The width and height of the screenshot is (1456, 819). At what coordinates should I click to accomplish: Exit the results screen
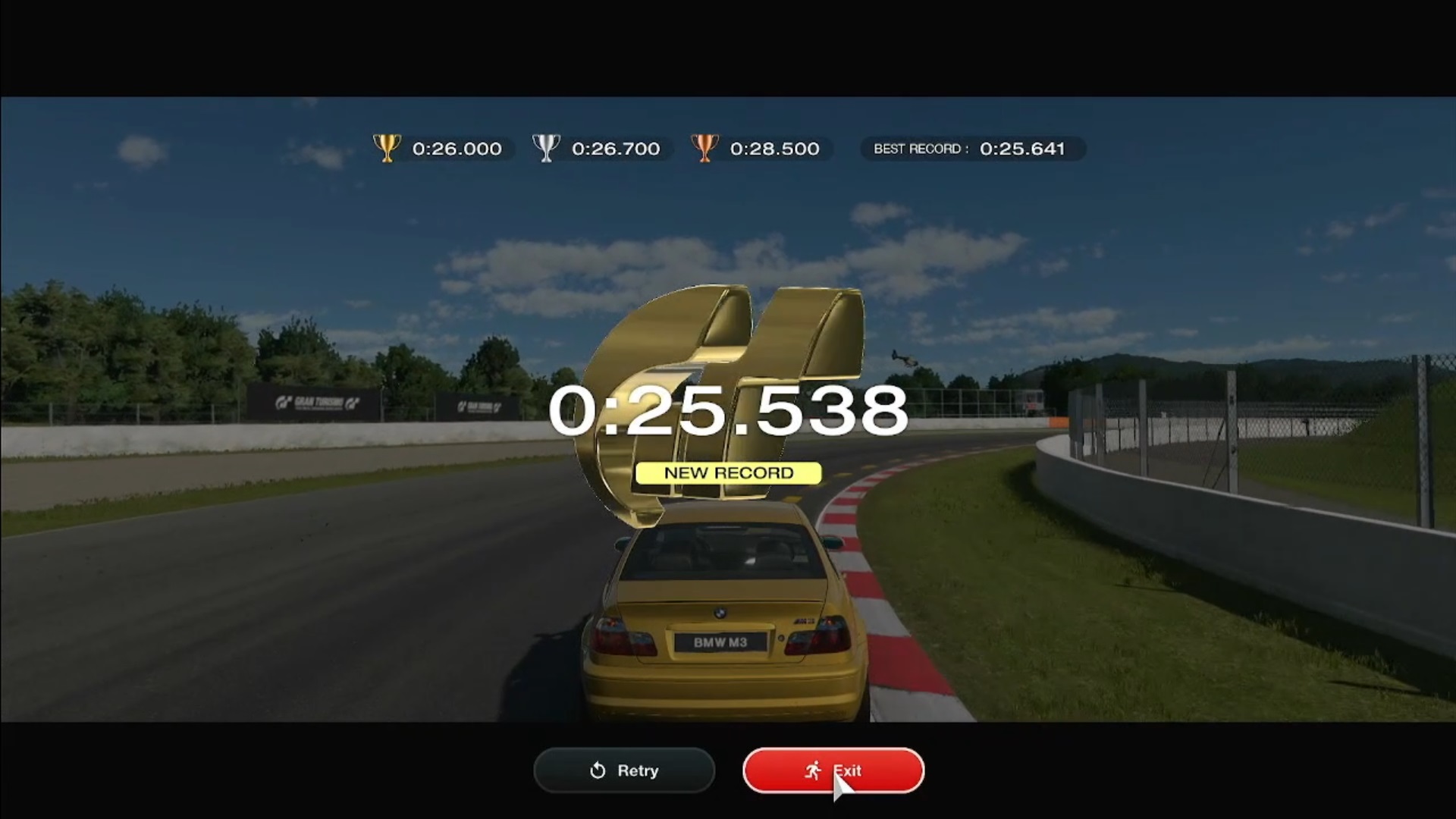click(x=833, y=770)
